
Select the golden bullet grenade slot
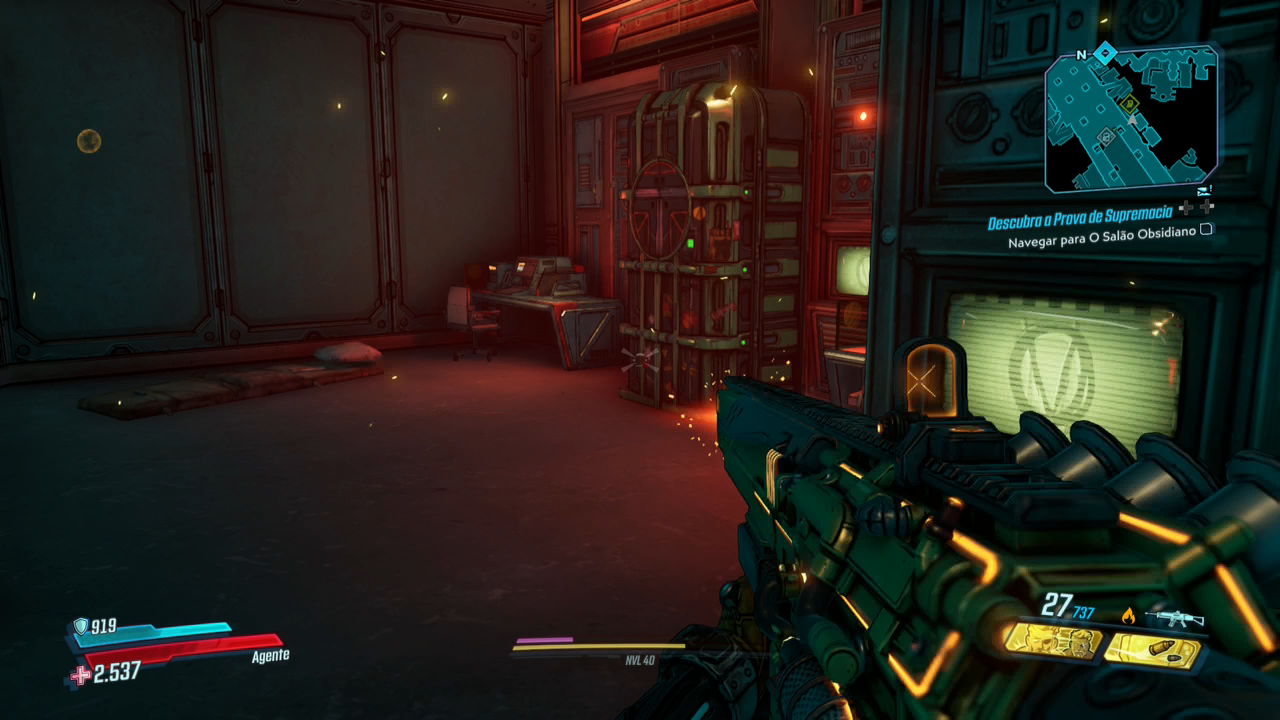pos(1153,651)
